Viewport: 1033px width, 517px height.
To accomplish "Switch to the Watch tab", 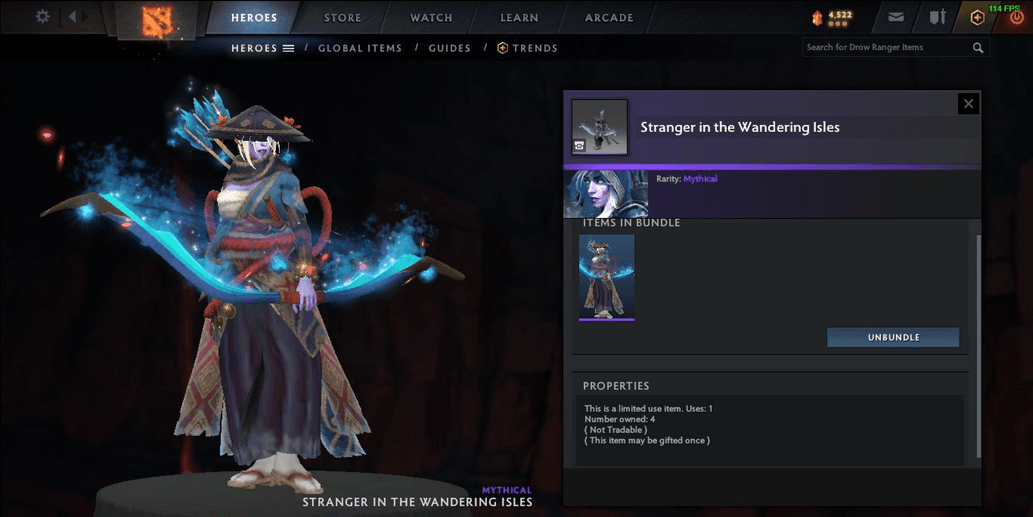I will [x=431, y=18].
